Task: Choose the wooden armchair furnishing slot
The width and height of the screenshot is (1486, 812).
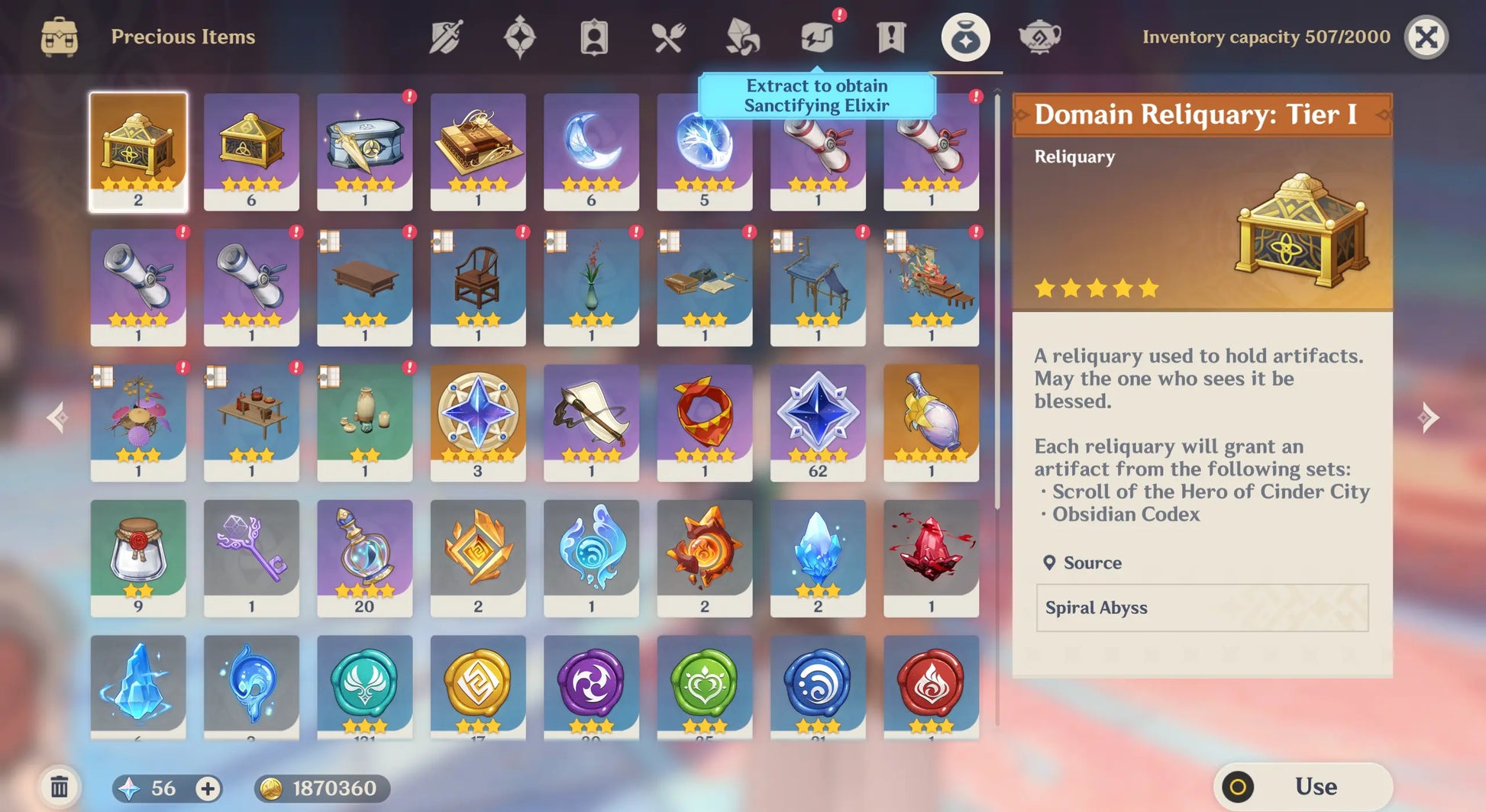Action: click(x=478, y=287)
